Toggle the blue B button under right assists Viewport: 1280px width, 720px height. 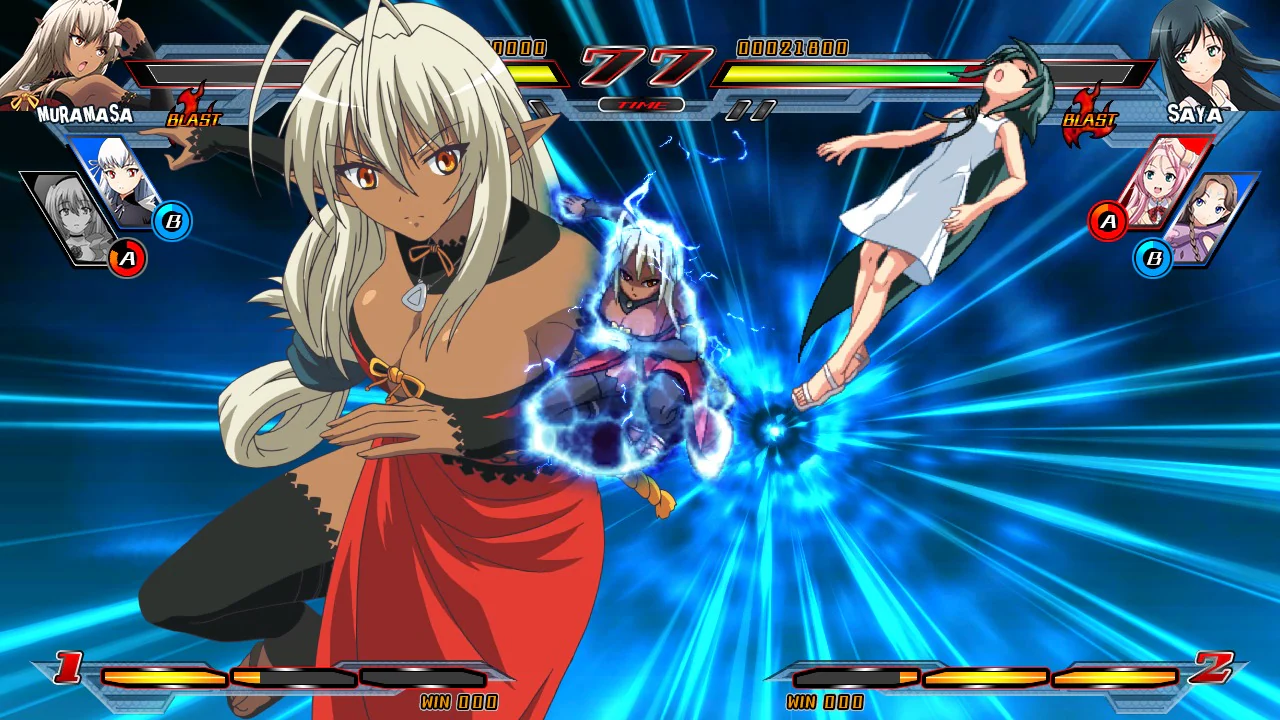tap(1154, 258)
